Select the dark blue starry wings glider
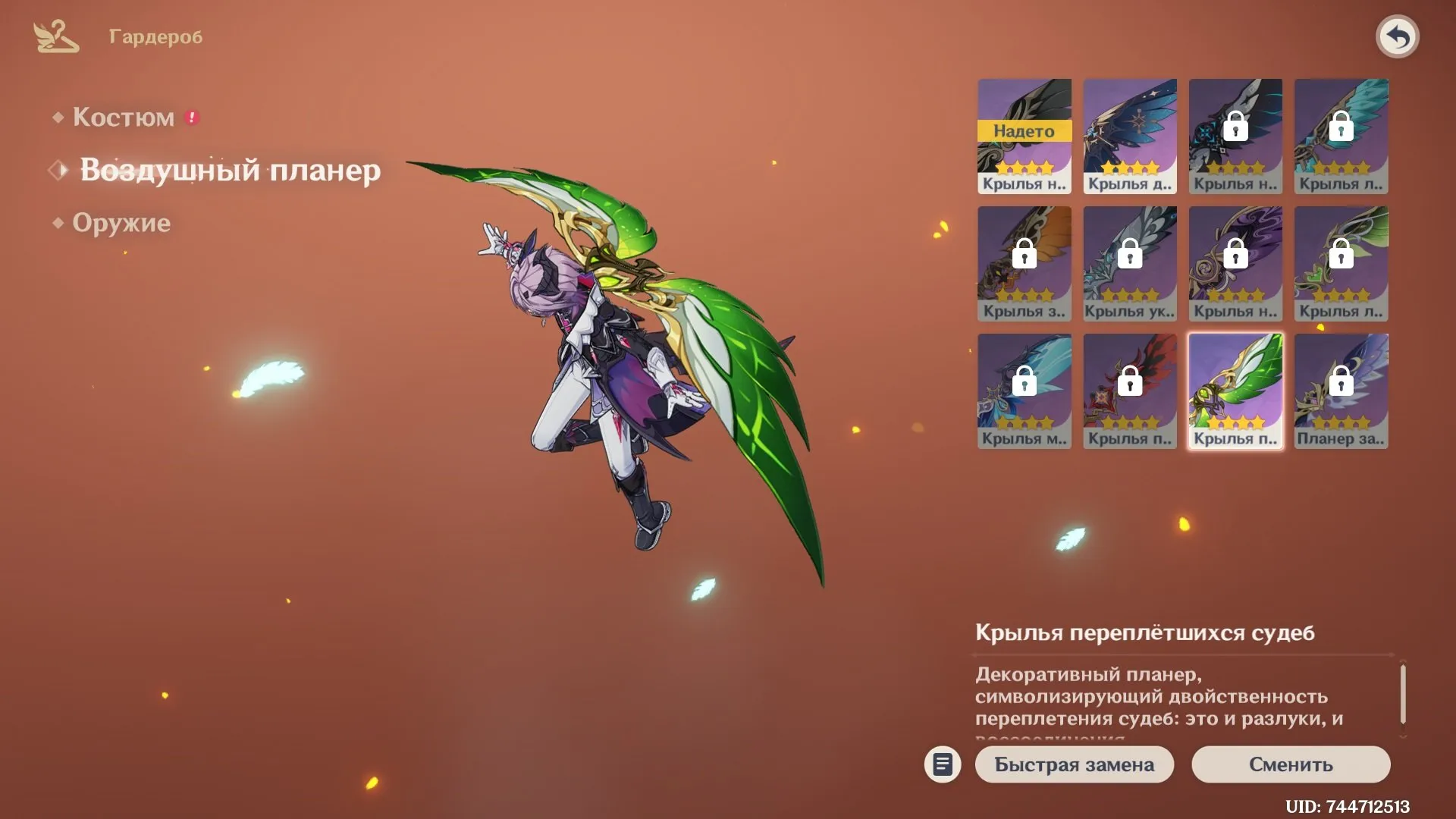The height and width of the screenshot is (819, 1456). (x=1130, y=136)
